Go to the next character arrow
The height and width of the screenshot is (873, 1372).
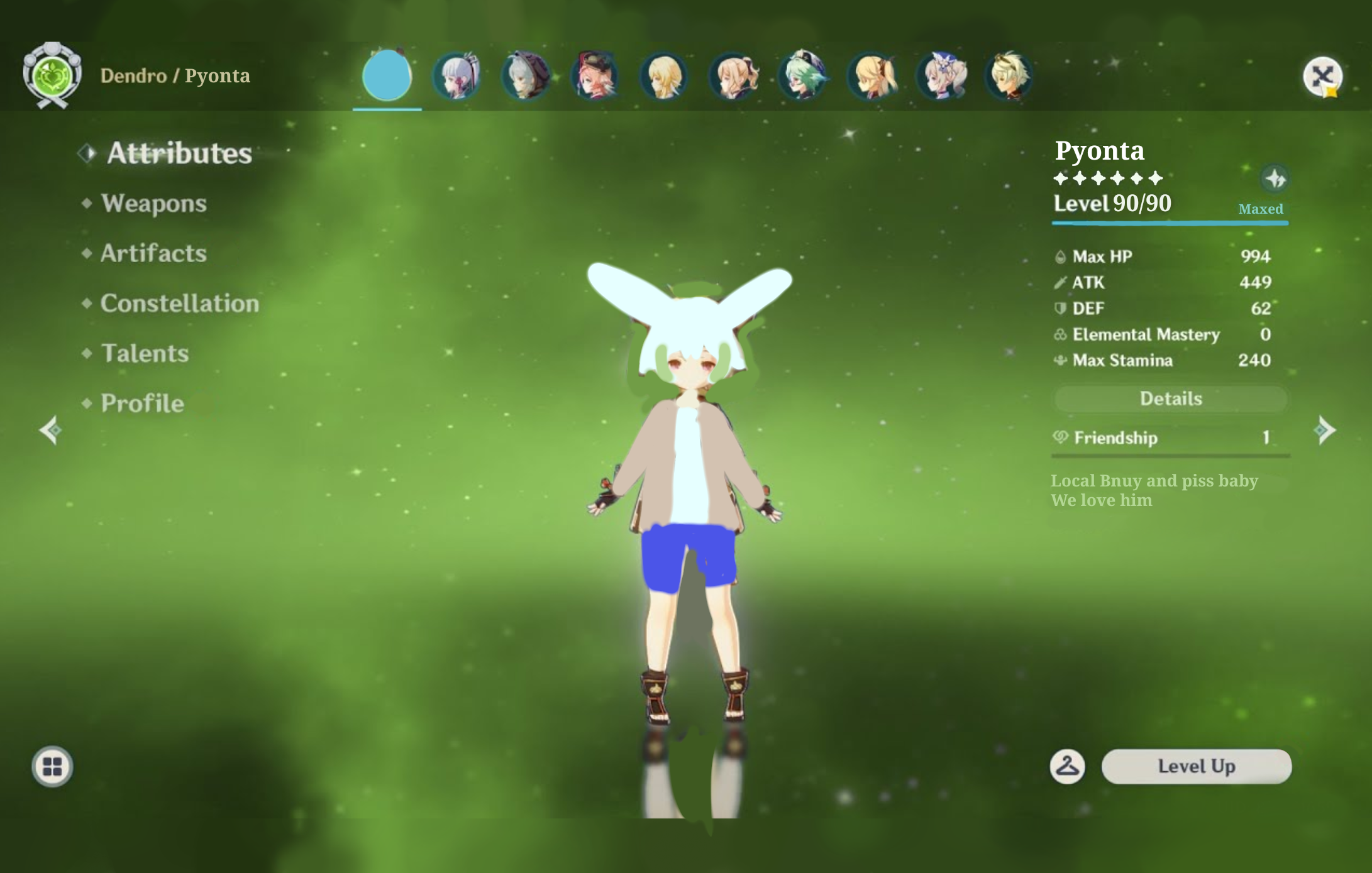pyautogui.click(x=1324, y=431)
